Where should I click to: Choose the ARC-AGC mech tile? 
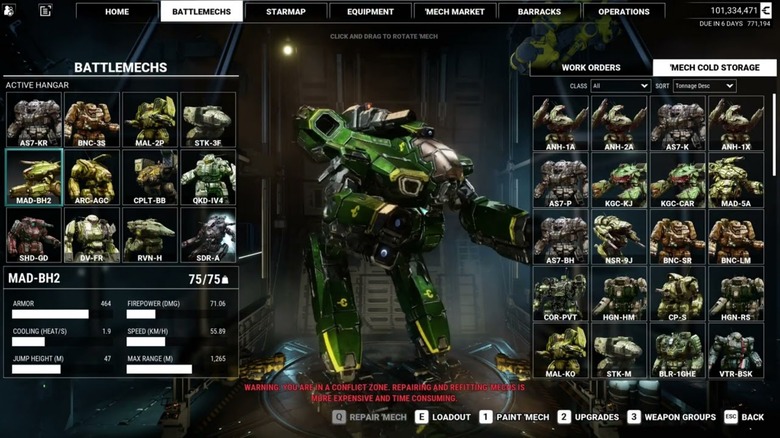pyautogui.click(x=91, y=177)
